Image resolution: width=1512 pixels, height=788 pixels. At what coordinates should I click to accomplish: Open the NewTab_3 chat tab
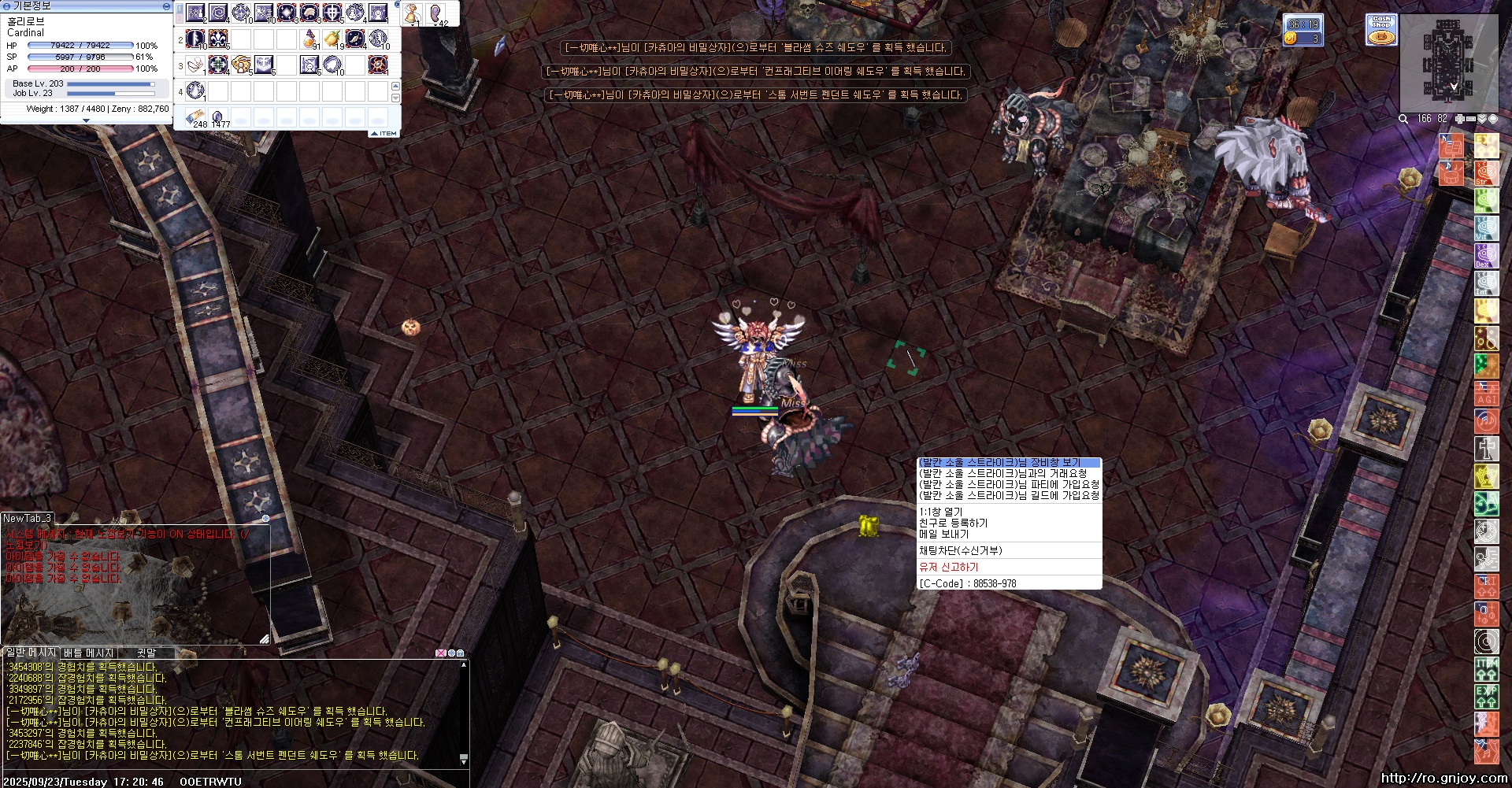pos(27,518)
